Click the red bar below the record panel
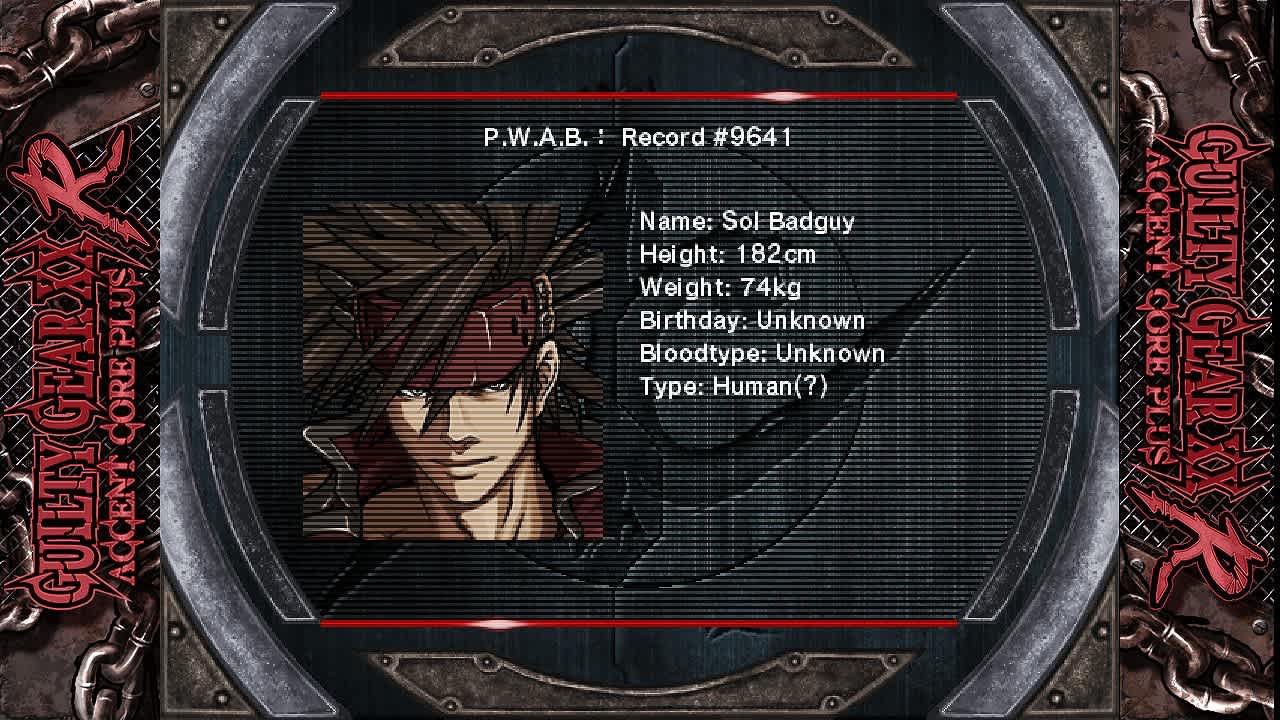The image size is (1280, 720). tap(640, 622)
